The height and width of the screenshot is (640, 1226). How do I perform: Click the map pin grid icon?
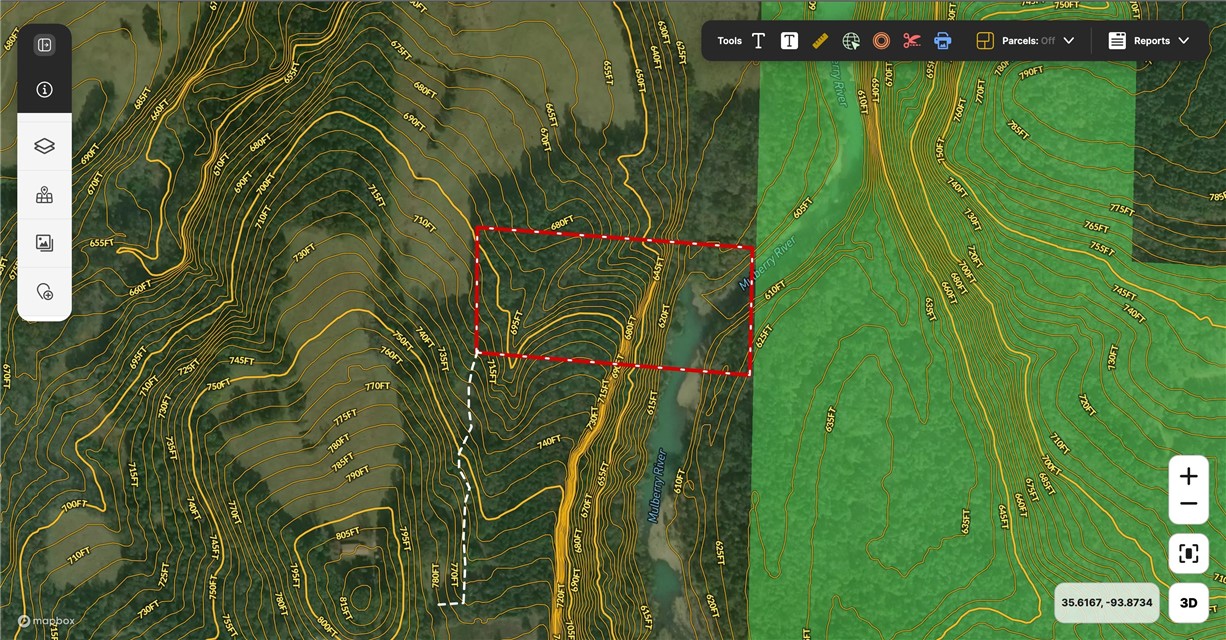pos(44,195)
